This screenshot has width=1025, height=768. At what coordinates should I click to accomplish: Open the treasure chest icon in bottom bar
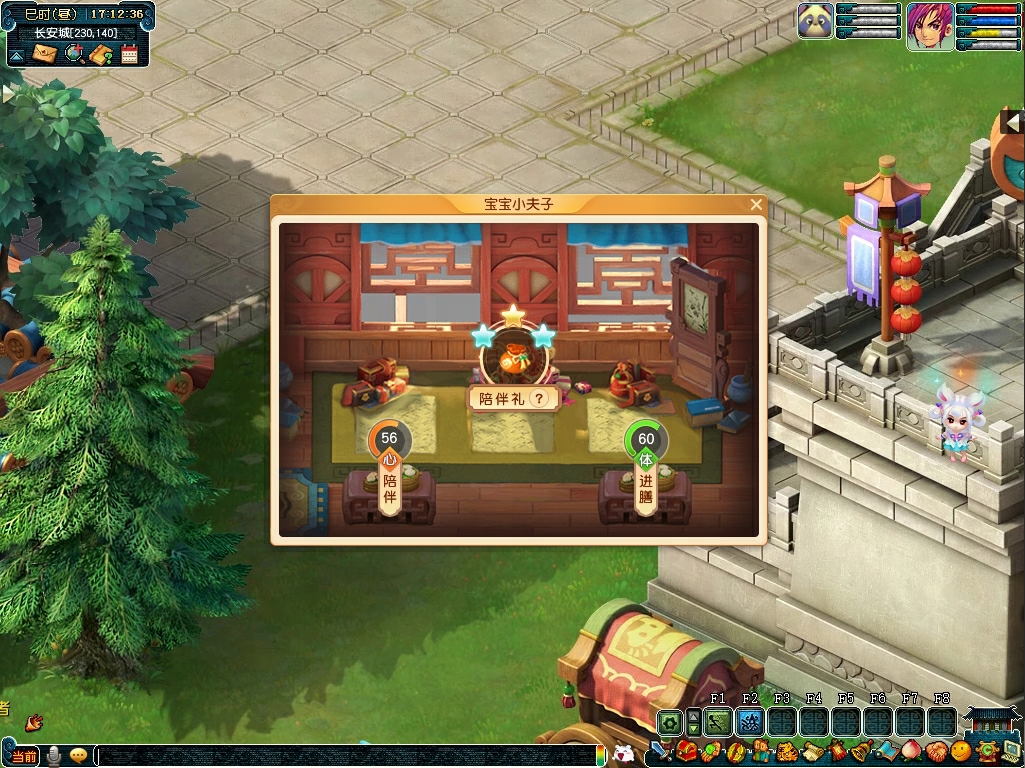[x=687, y=751]
